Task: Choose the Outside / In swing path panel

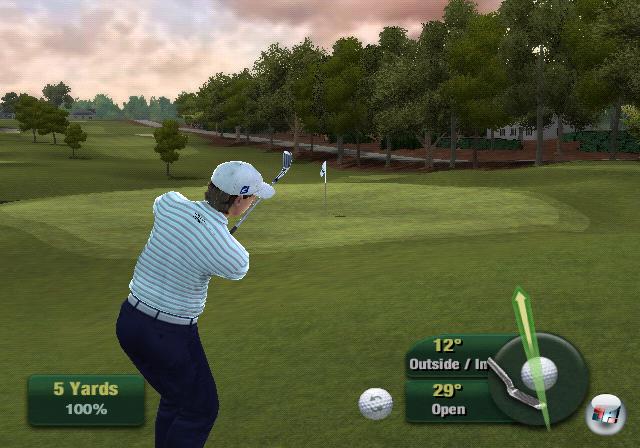Action: tap(447, 356)
